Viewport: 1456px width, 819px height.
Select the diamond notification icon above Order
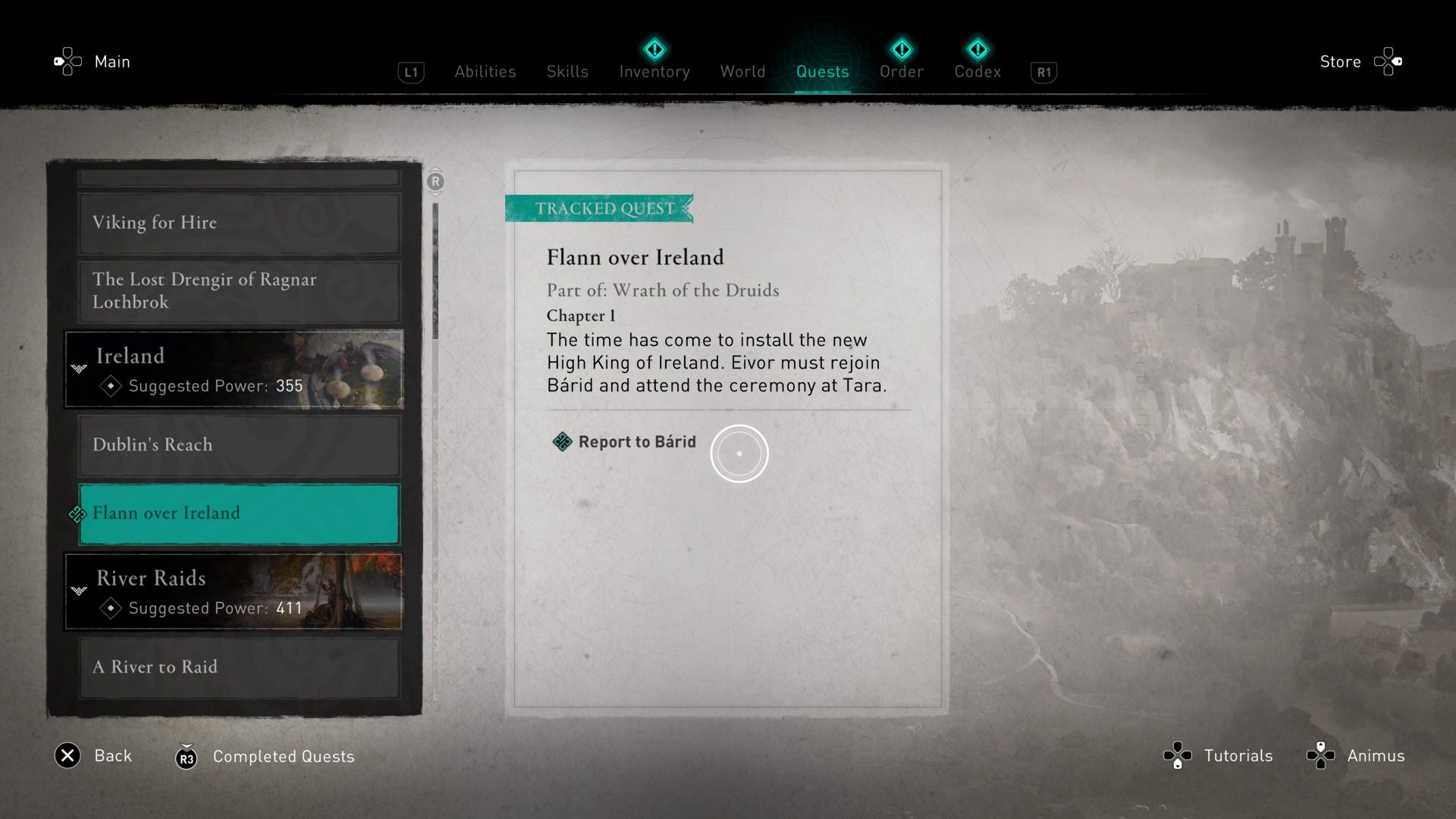pyautogui.click(x=902, y=50)
